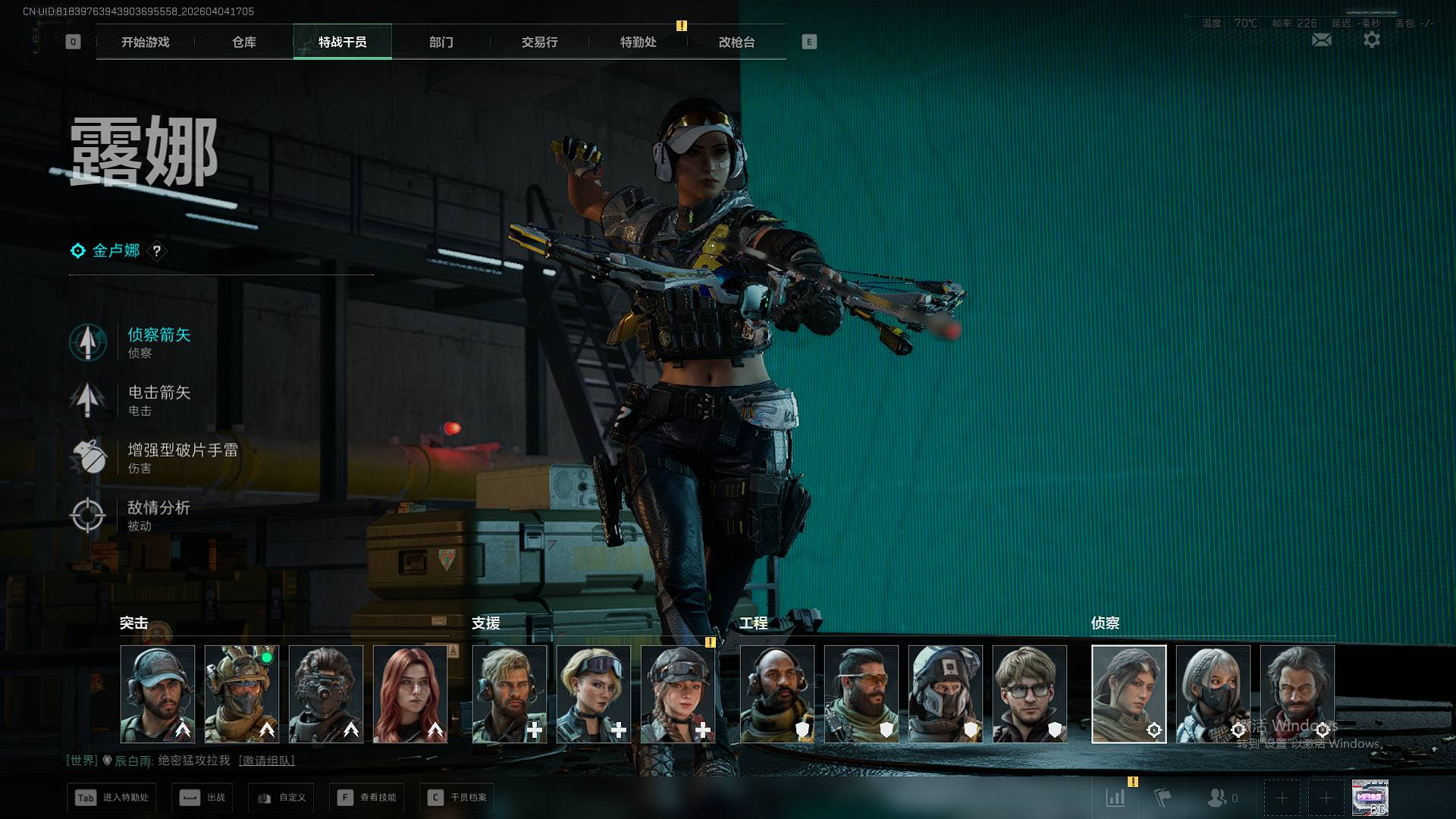Select the 电击箭矢 skill
Screen dimensions: 1456x819
(158, 400)
